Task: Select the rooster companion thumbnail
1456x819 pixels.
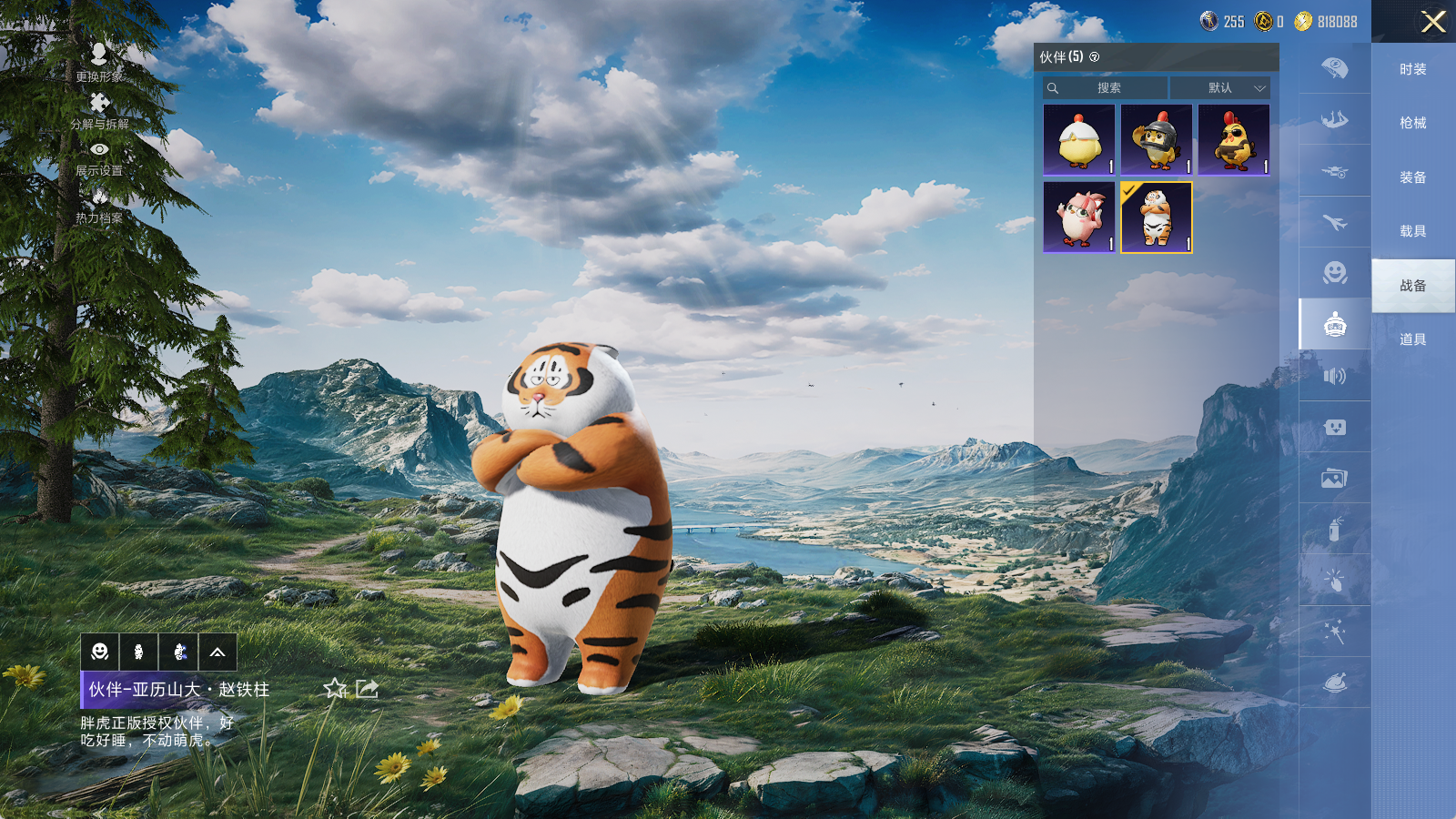Action: (x=1234, y=140)
